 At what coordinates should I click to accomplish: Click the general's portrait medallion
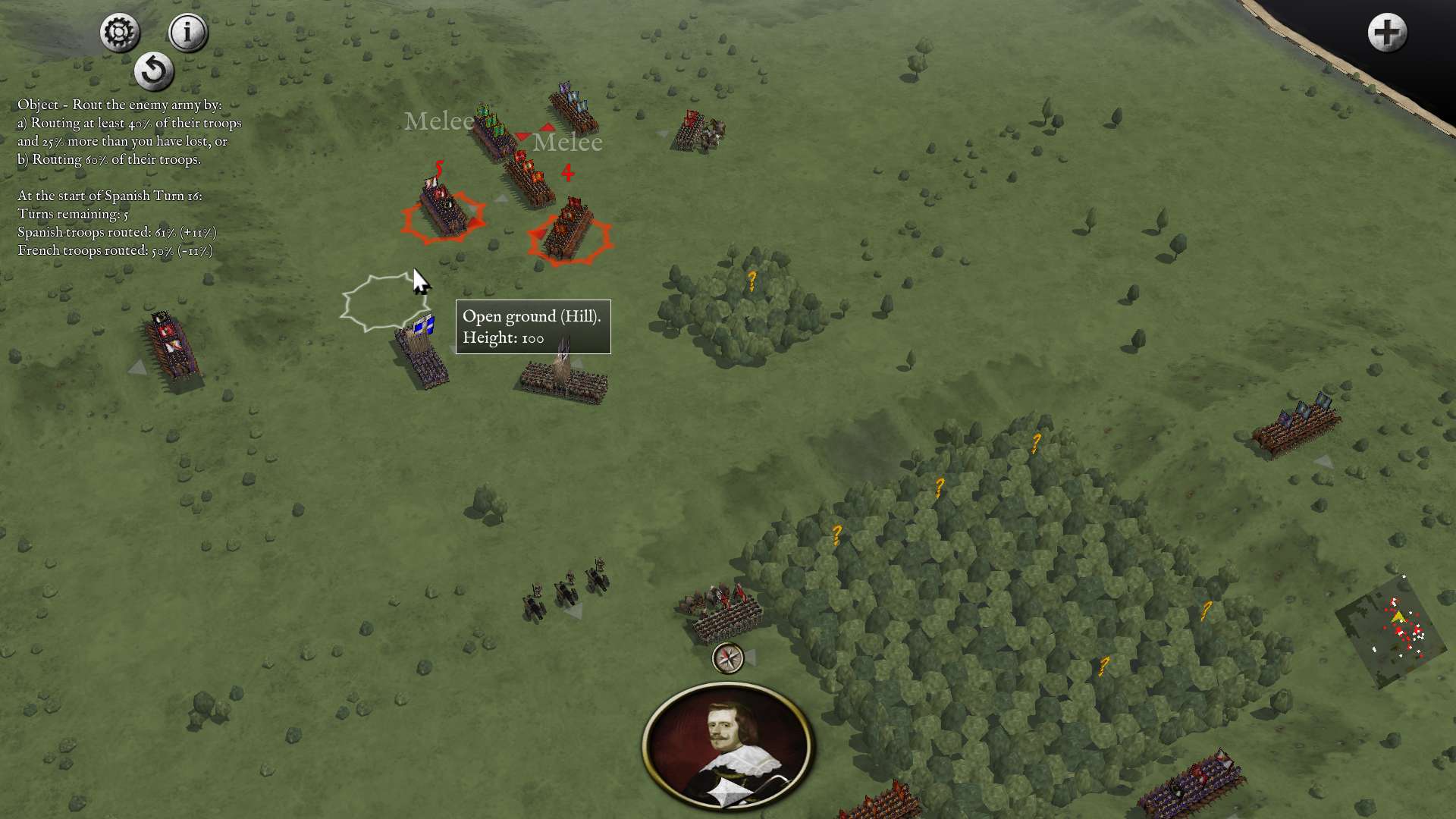tap(727, 745)
